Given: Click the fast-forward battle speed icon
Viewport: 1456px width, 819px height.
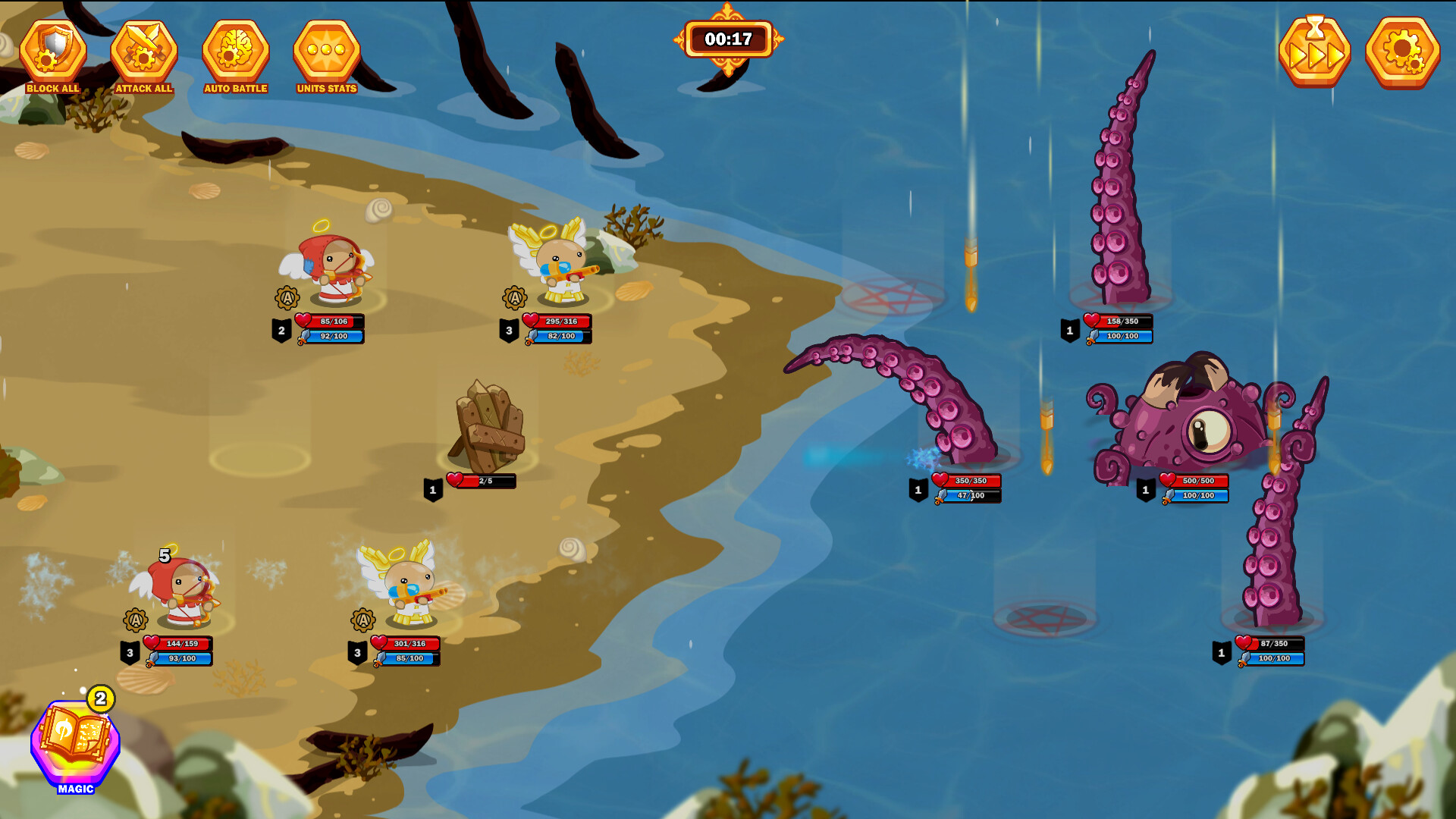Looking at the screenshot, I should pyautogui.click(x=1318, y=52).
